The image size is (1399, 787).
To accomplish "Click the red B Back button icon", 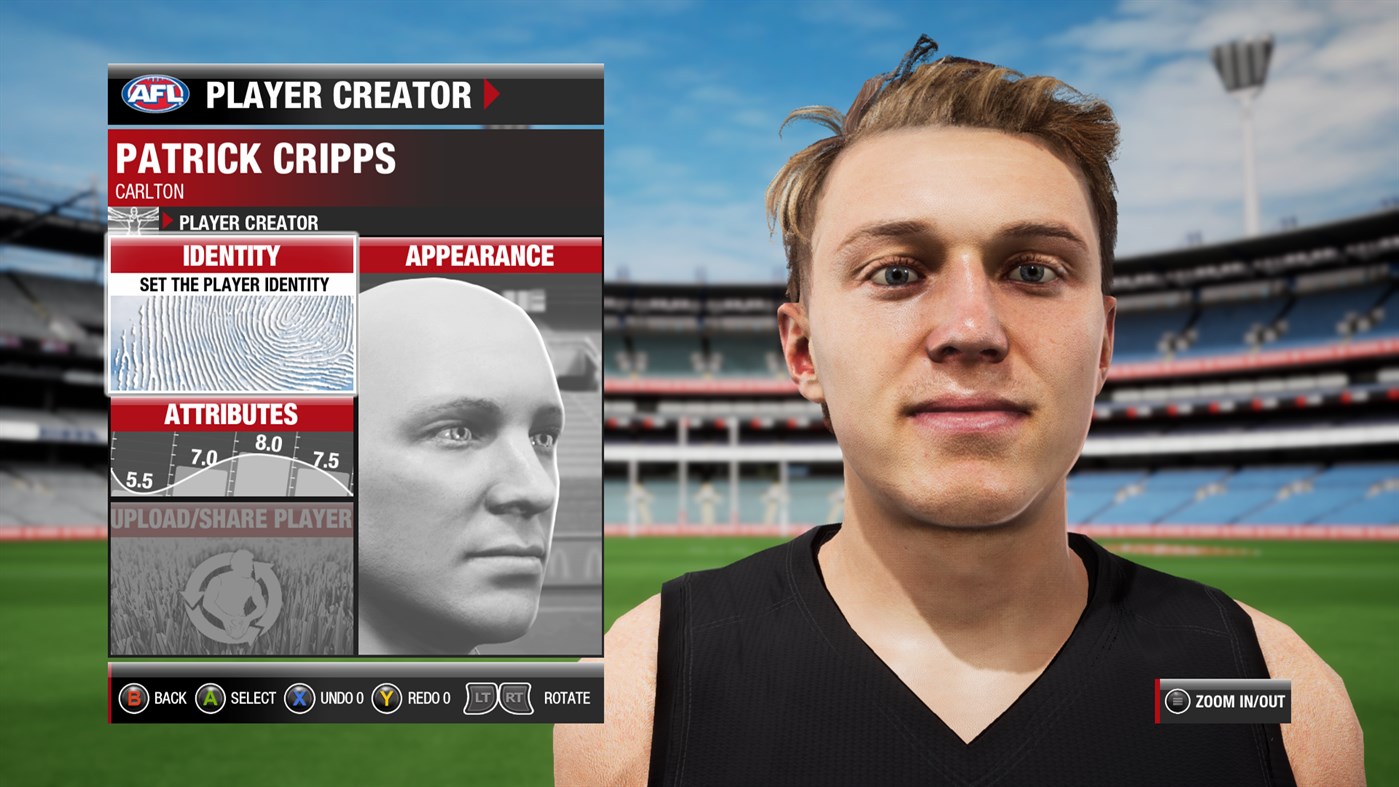I will click(x=132, y=698).
